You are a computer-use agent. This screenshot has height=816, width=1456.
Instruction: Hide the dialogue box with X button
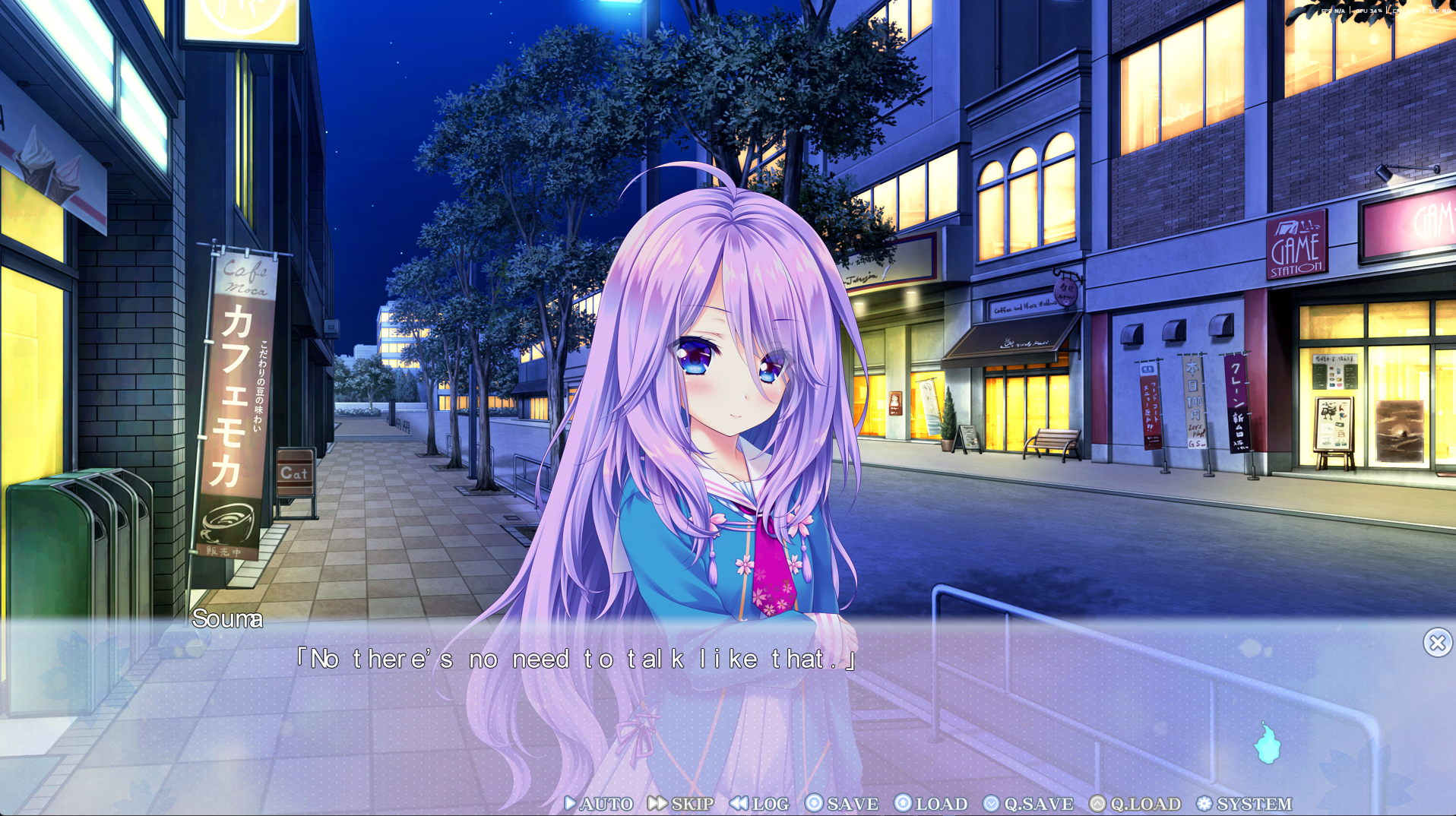[x=1437, y=643]
